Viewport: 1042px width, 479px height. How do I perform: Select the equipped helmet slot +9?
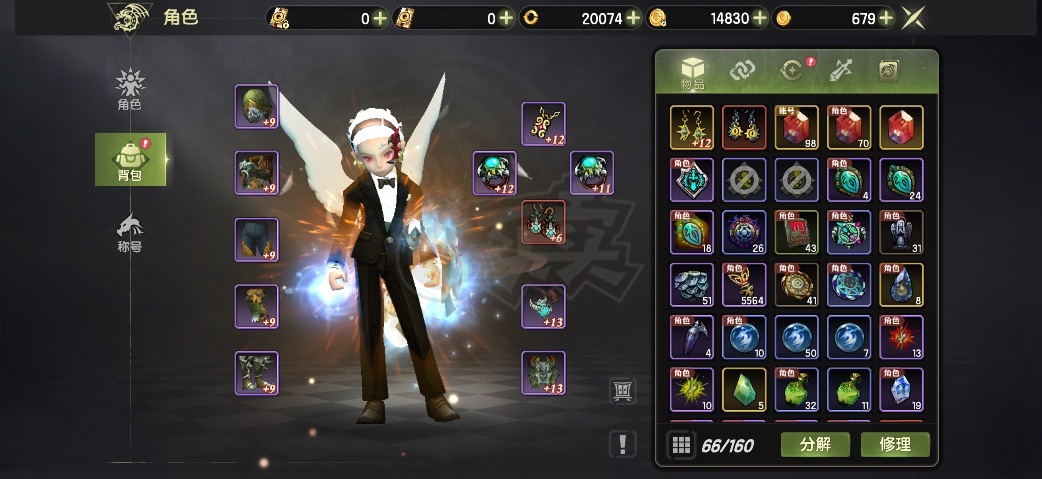[256, 107]
